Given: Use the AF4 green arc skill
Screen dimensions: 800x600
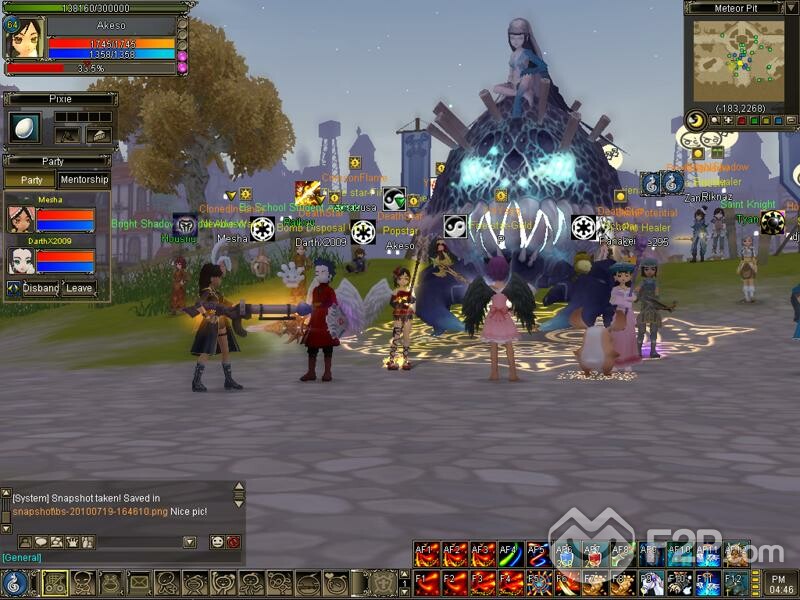Looking at the screenshot, I should tap(509, 554).
